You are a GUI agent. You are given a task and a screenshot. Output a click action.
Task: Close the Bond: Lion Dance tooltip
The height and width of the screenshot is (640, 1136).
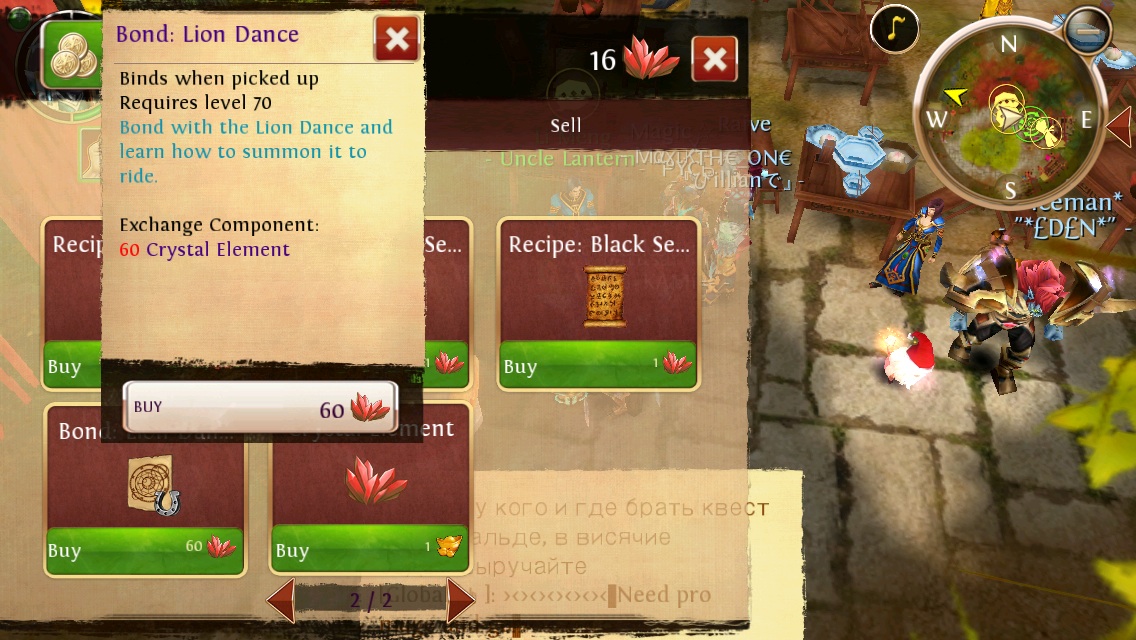point(397,39)
